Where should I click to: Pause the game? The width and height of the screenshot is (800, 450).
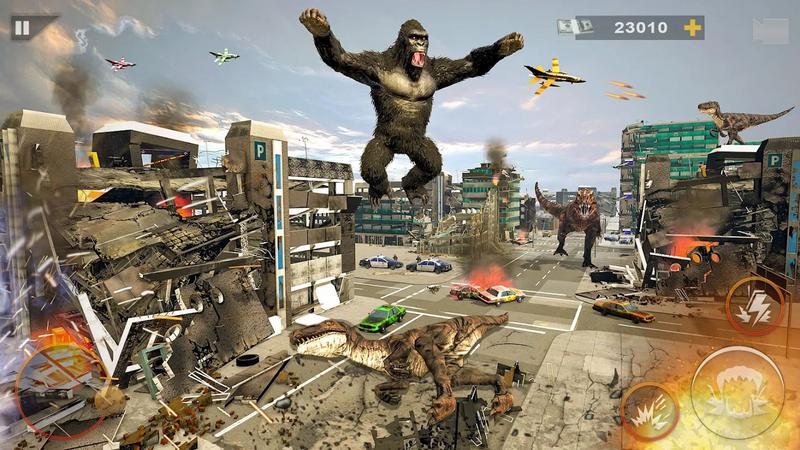(x=22, y=27)
